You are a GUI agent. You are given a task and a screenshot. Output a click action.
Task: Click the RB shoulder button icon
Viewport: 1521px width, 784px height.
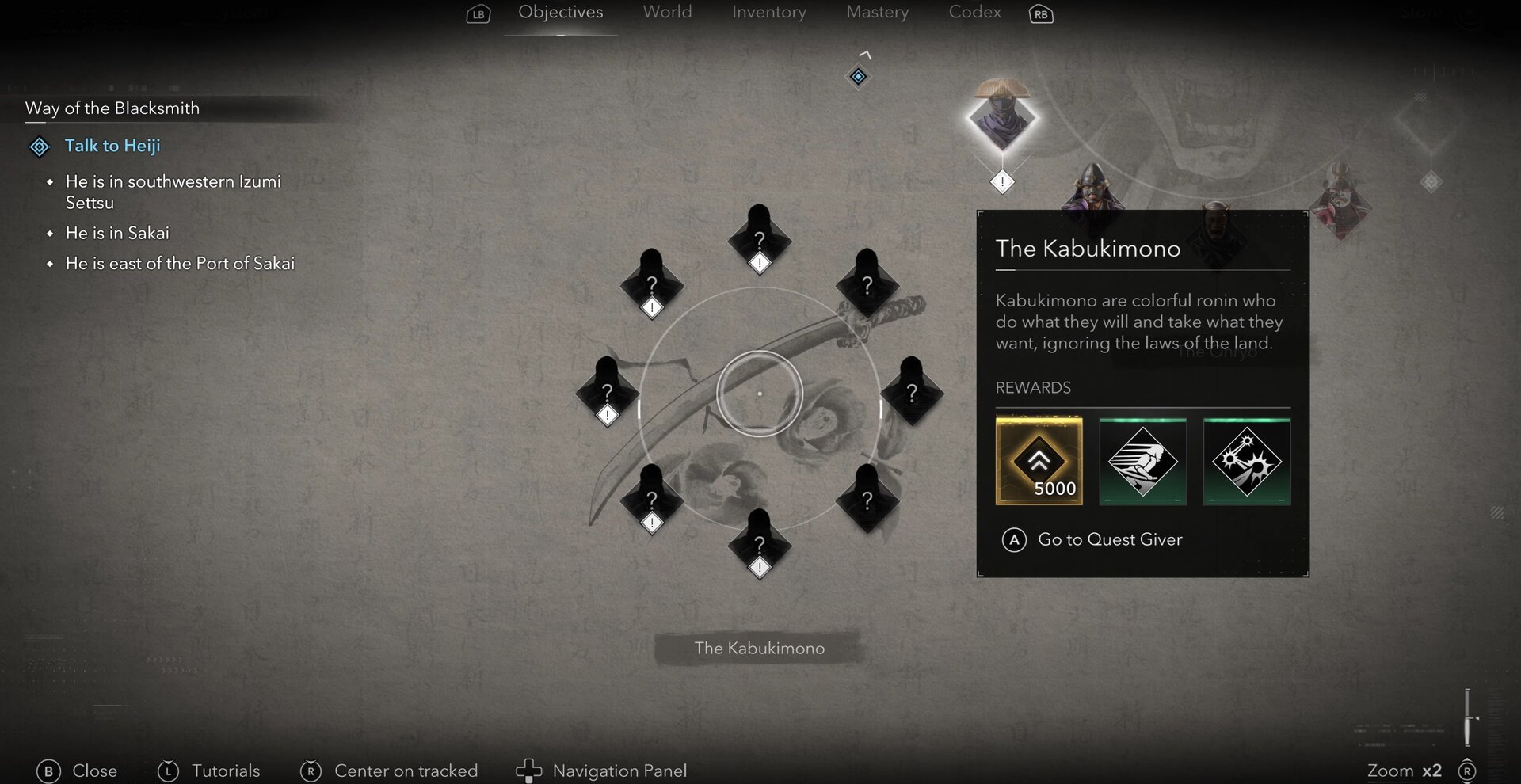pyautogui.click(x=1040, y=13)
